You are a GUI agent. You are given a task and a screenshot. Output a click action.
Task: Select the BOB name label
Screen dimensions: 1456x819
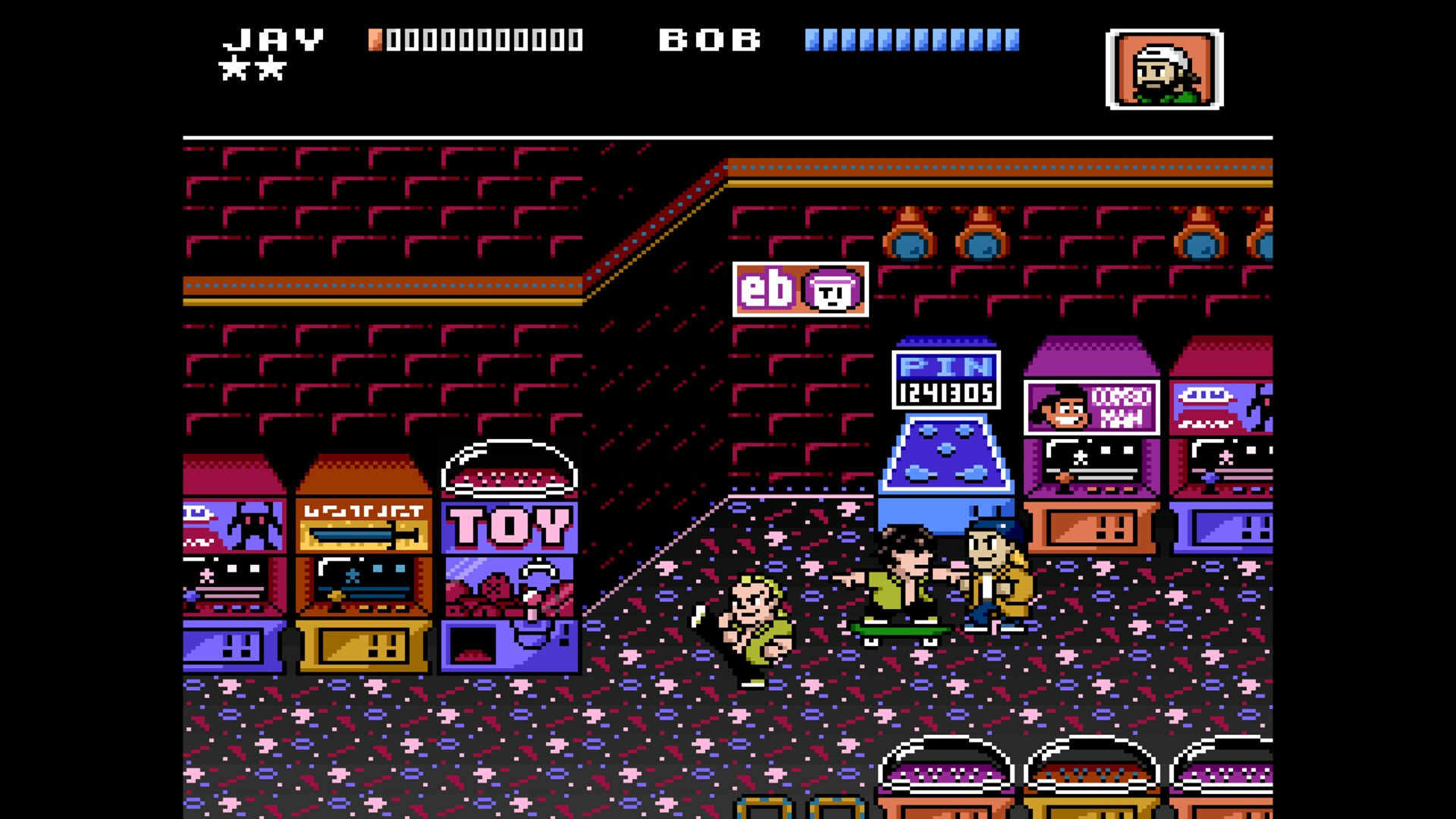pyautogui.click(x=709, y=39)
